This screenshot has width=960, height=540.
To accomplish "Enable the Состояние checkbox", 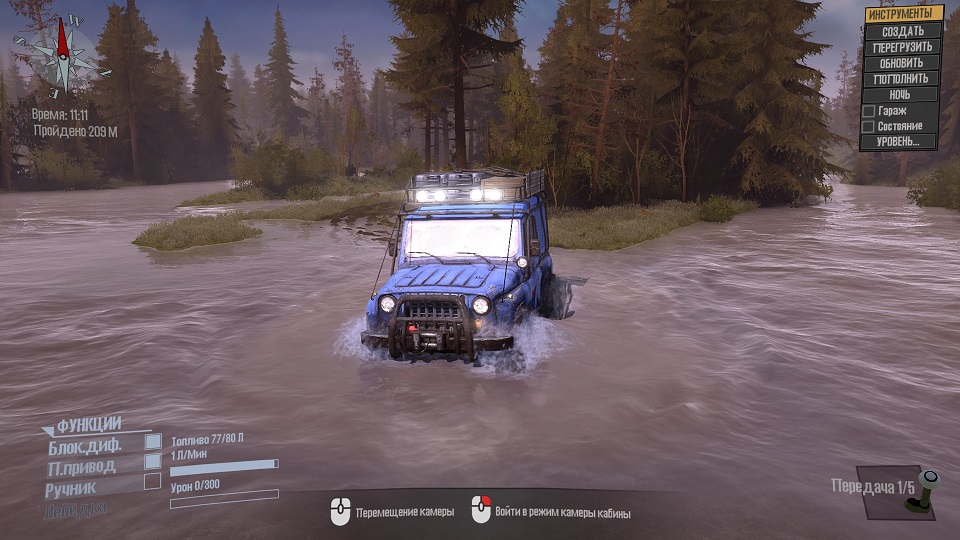I will (x=869, y=127).
